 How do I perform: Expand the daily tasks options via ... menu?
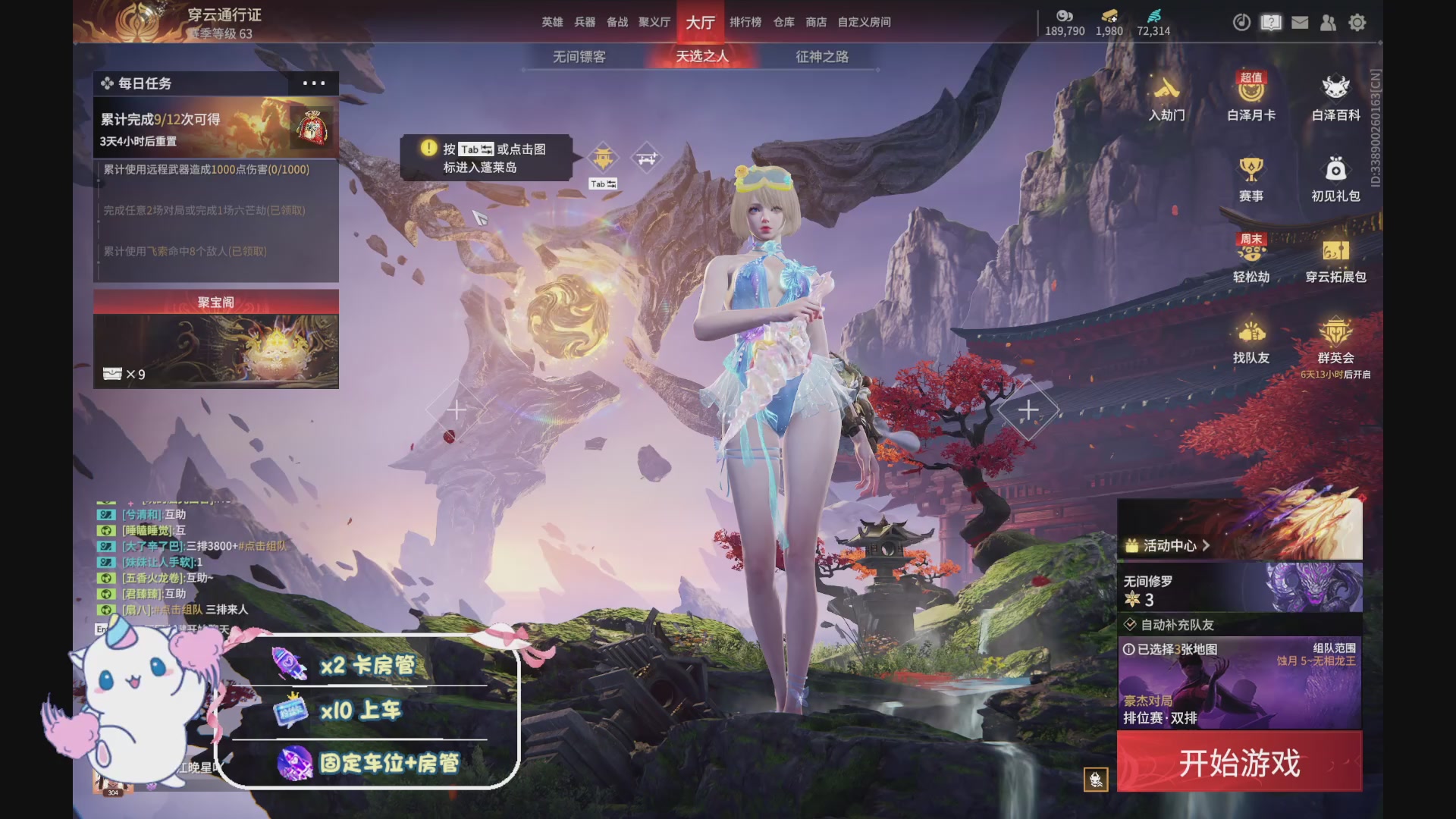click(314, 83)
